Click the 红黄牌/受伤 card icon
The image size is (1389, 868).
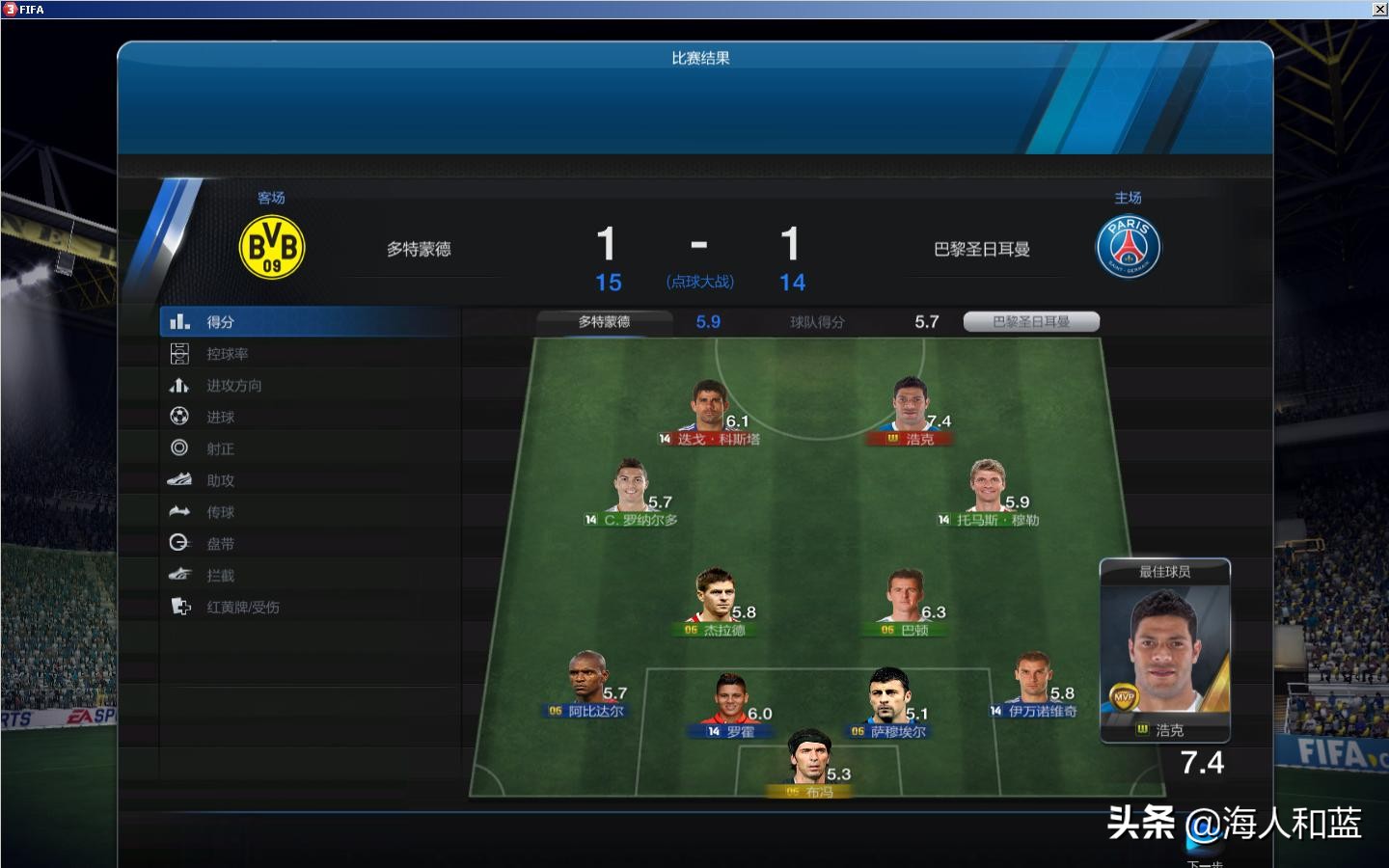click(180, 608)
